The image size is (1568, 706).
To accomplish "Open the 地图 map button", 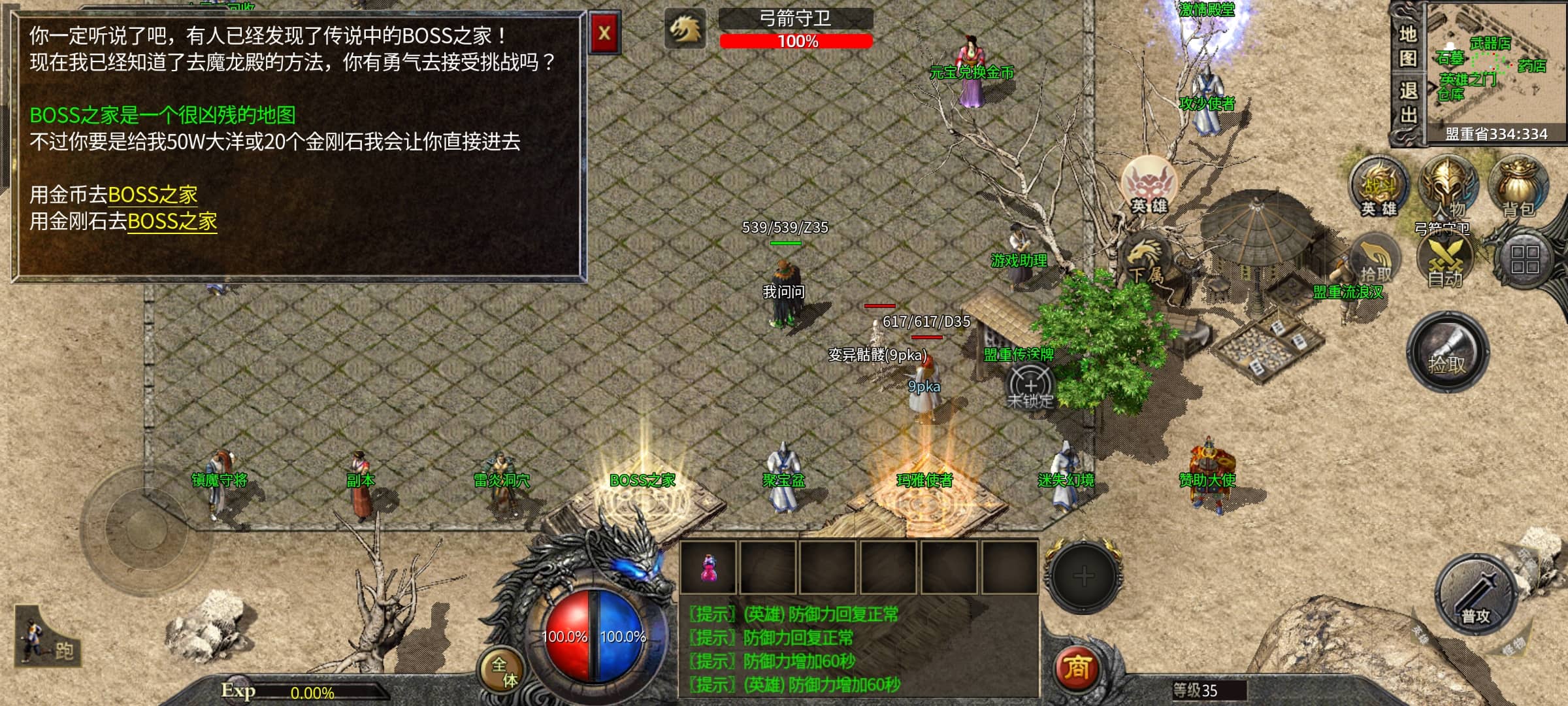I will click(1408, 46).
